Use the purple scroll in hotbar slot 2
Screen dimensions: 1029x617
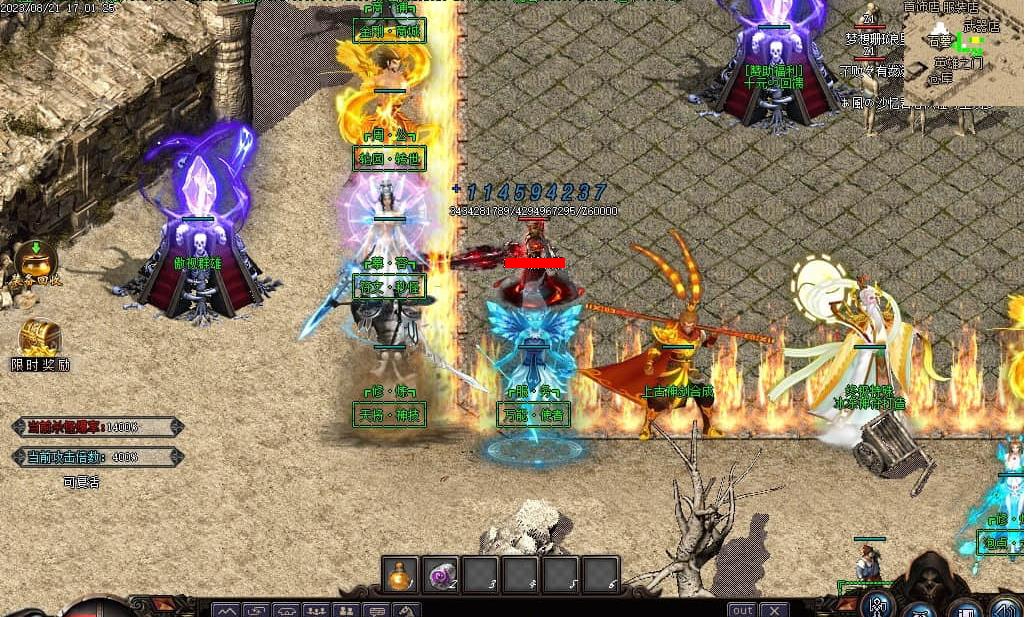[x=440, y=574]
